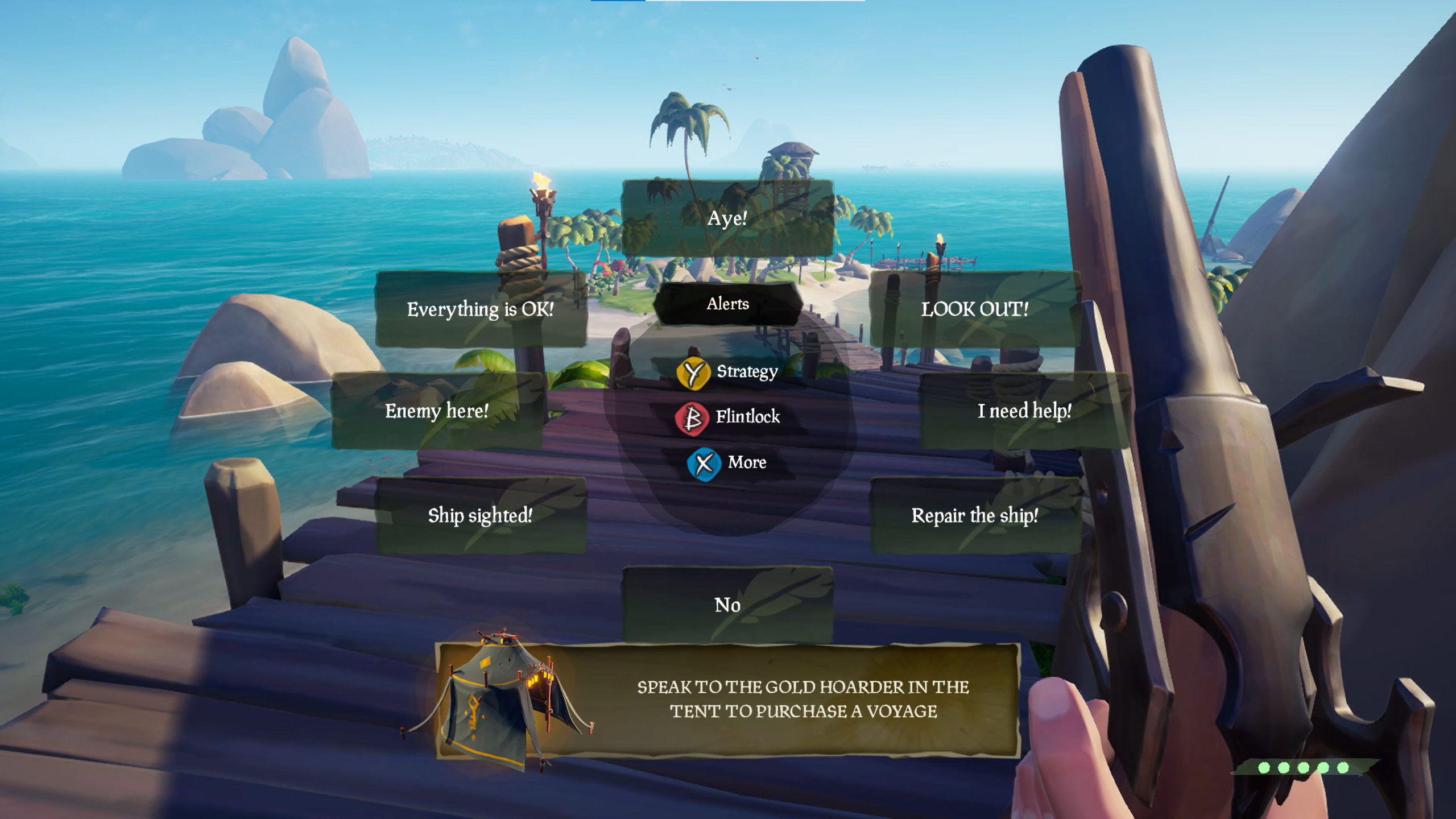Say "Repair the ship!"
The image size is (1456, 819).
(975, 515)
